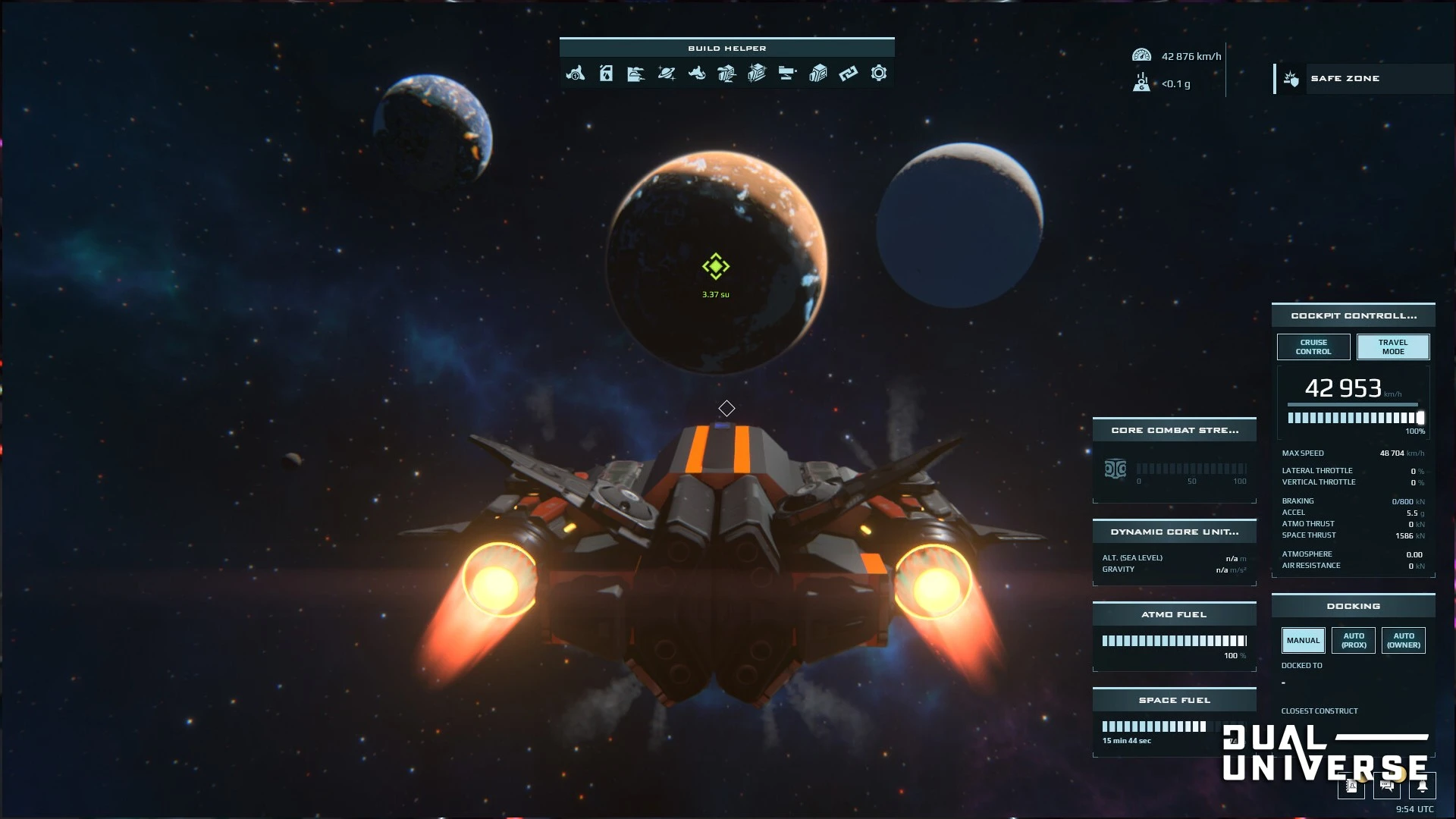Select the Travel Mode button
The image size is (1456, 819).
(x=1392, y=347)
